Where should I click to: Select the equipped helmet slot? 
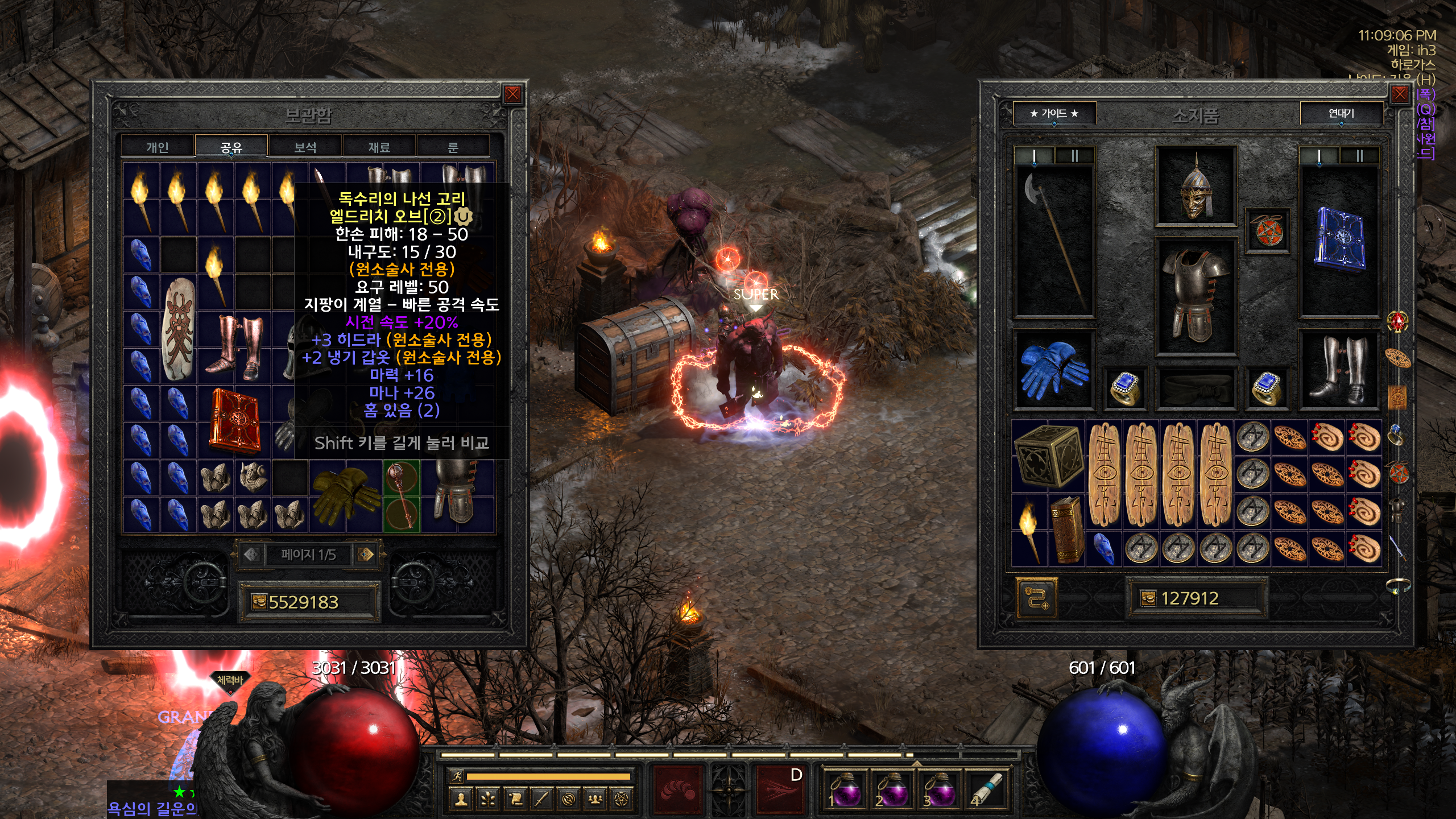point(1196,186)
